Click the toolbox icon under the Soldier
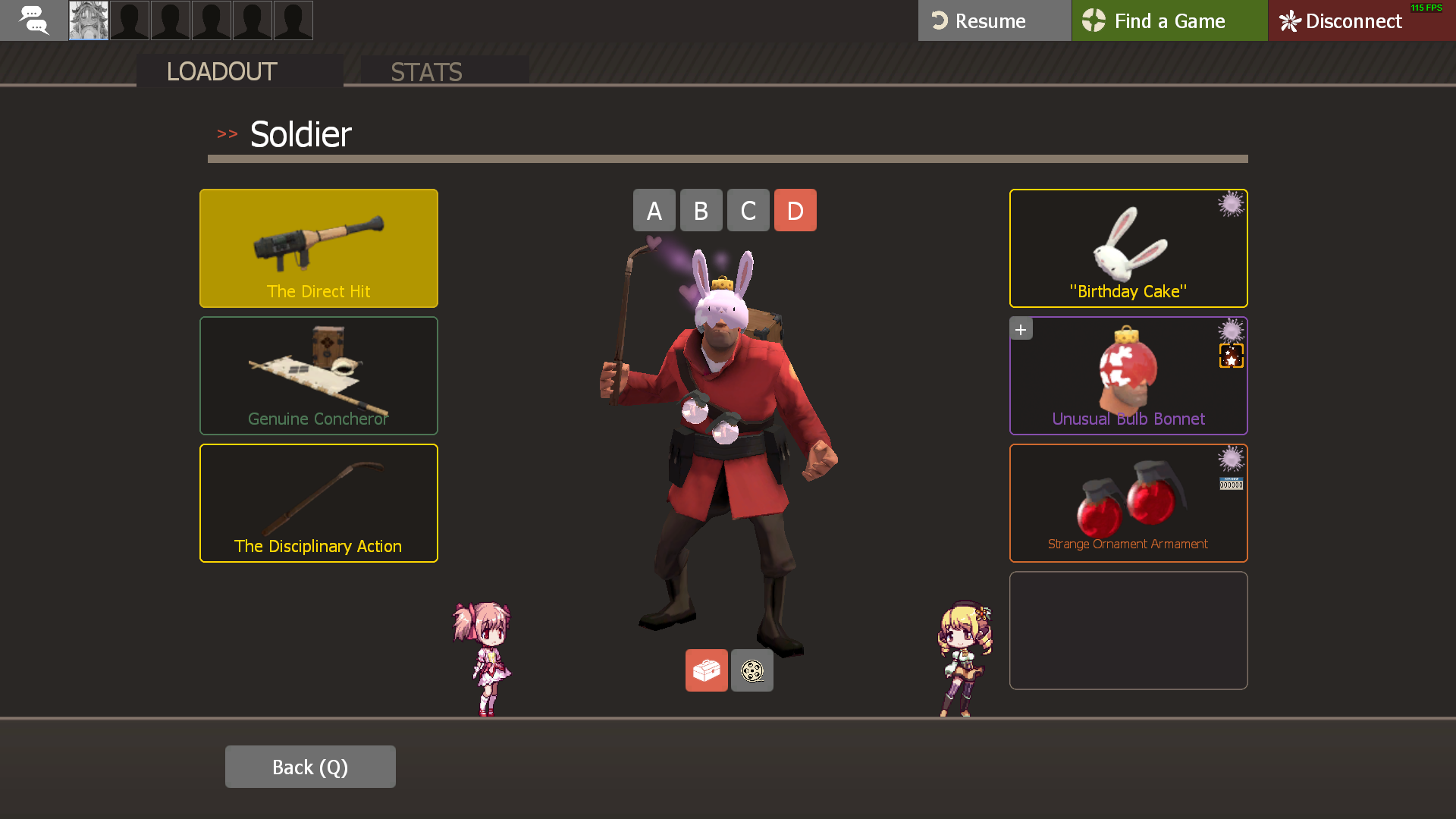Viewport: 1456px width, 819px height. tap(706, 670)
